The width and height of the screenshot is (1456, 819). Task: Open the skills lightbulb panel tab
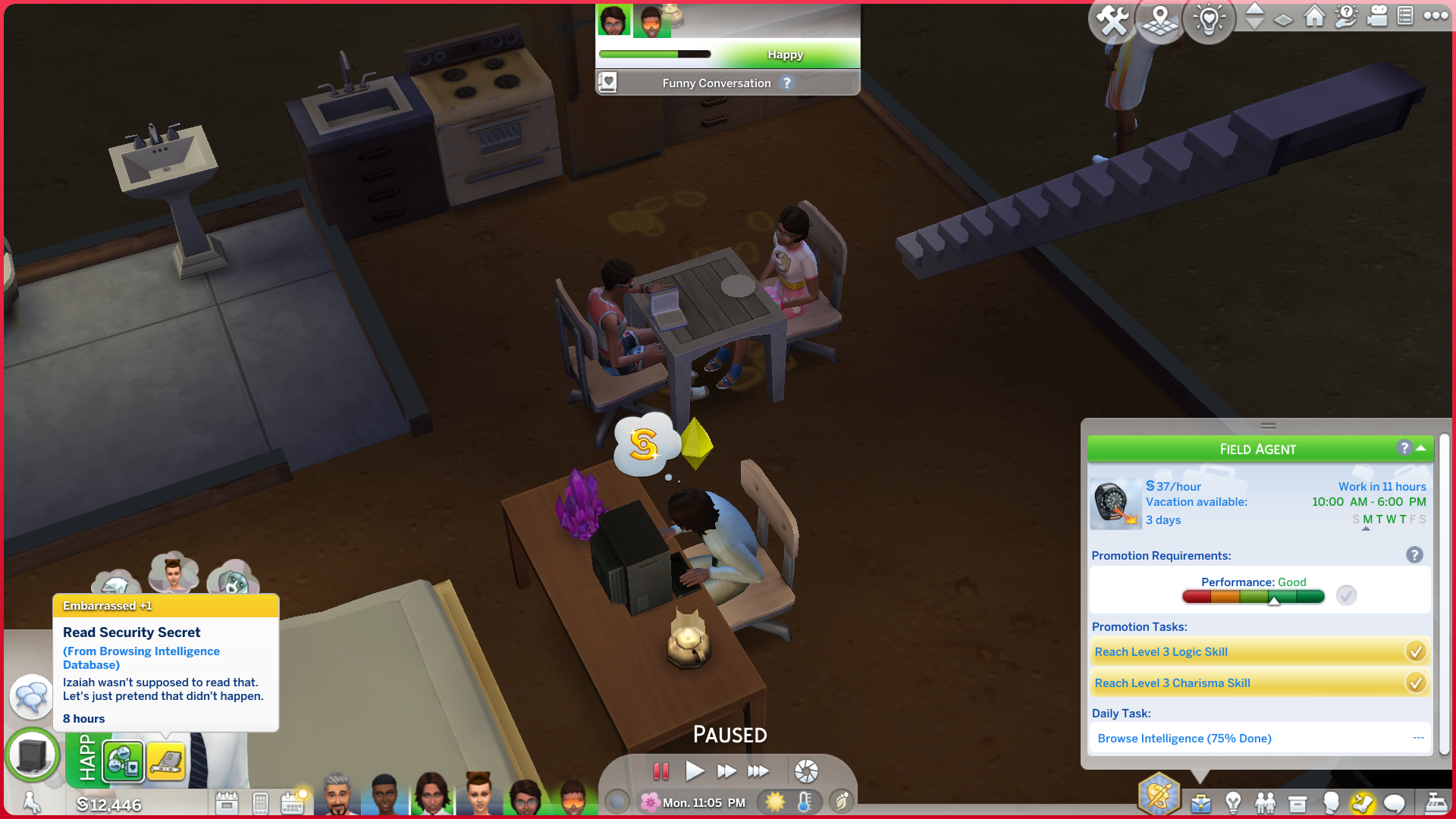(1233, 802)
